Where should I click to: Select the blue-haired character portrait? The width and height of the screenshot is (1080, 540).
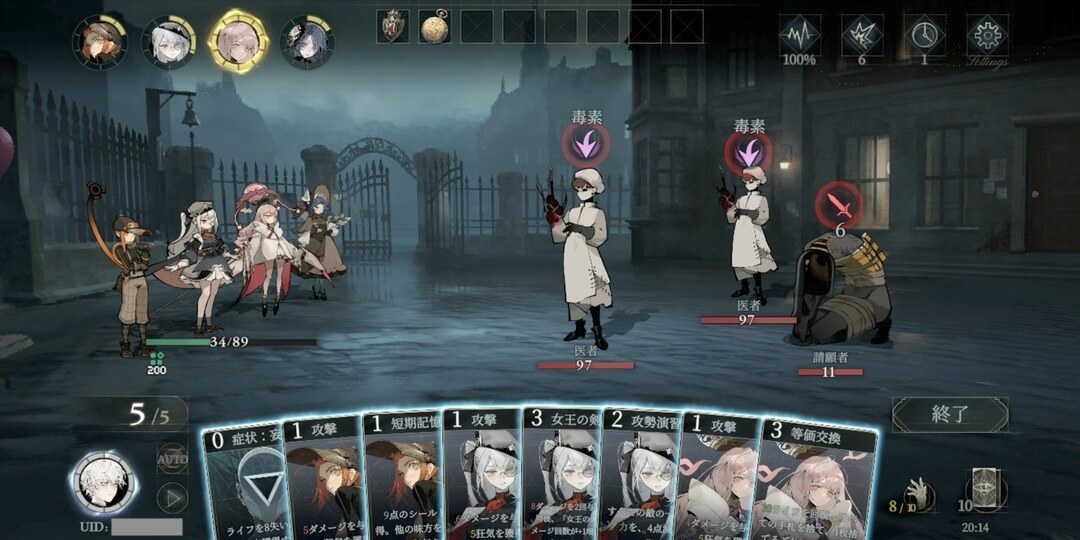(306, 42)
